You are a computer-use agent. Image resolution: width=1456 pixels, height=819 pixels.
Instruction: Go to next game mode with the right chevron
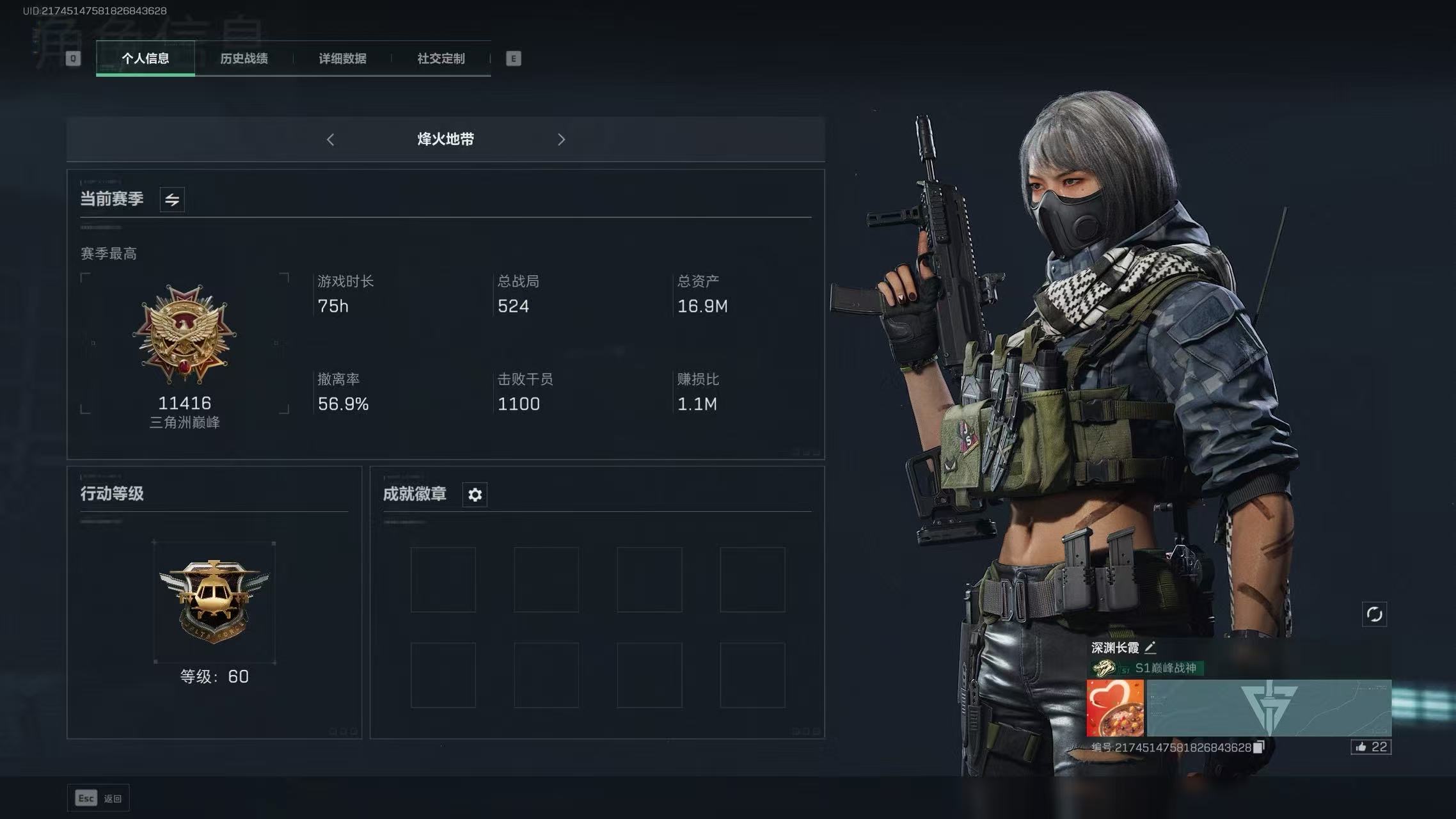[x=561, y=139]
